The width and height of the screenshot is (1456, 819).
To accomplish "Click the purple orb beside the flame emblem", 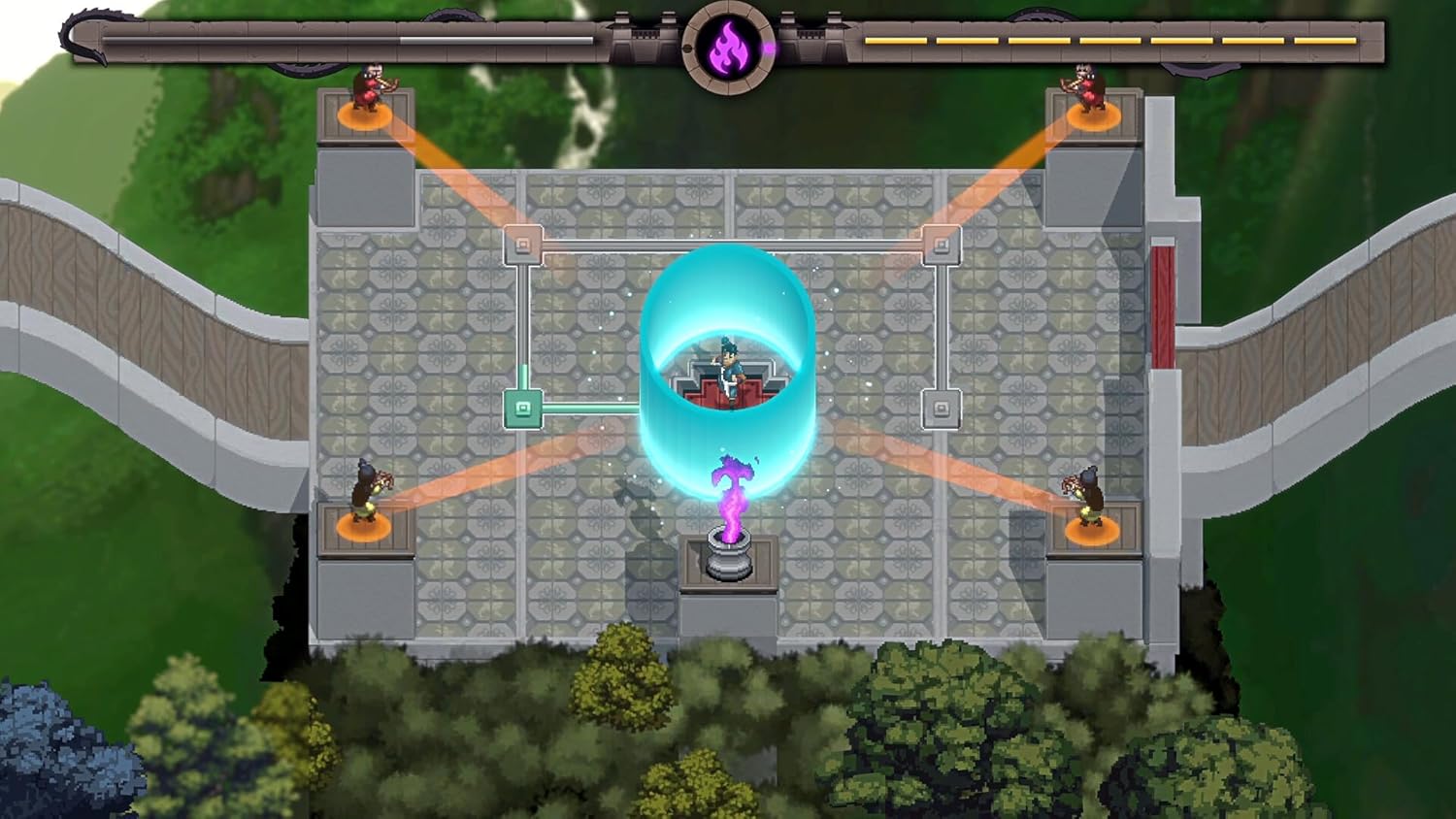I will (770, 46).
